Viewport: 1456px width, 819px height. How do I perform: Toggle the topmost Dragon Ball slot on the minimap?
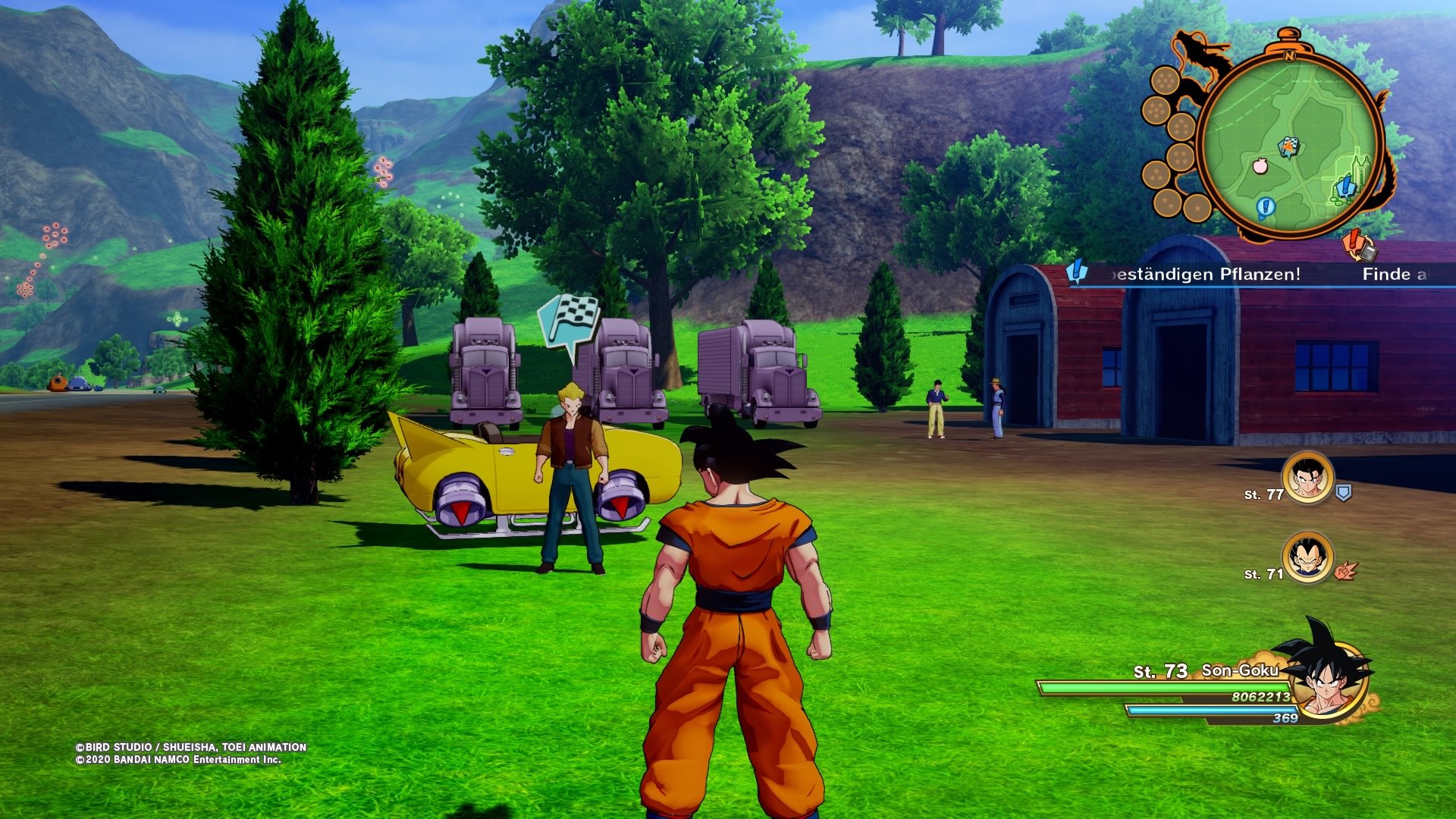pos(1166,80)
